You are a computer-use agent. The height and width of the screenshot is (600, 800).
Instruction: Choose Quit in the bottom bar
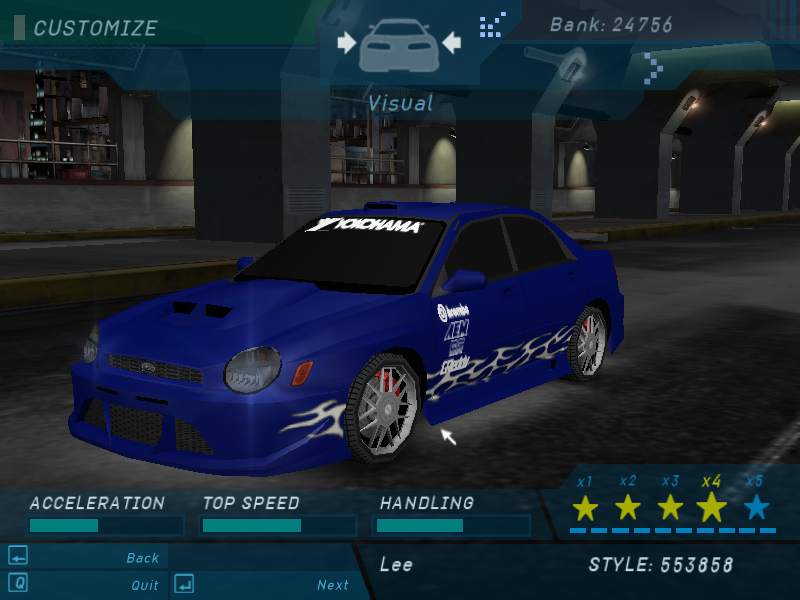(x=144, y=585)
